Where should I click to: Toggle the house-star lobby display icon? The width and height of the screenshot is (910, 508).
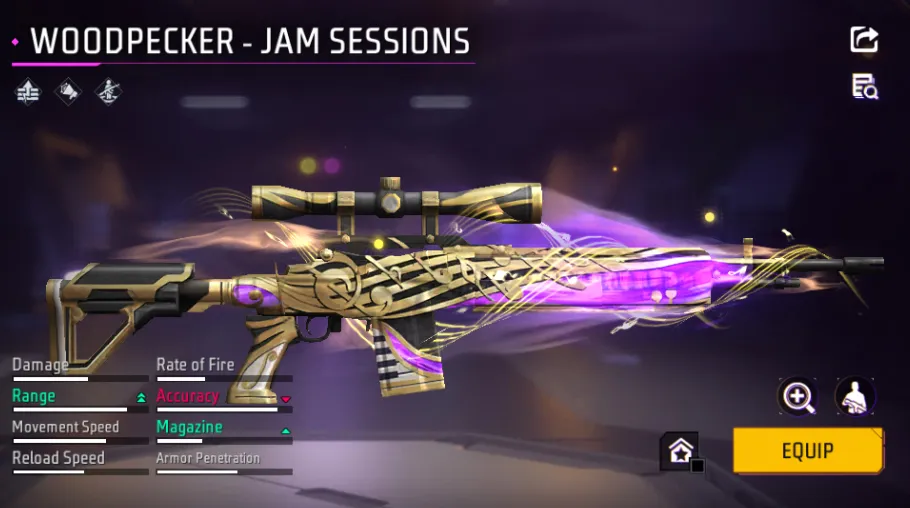click(679, 450)
